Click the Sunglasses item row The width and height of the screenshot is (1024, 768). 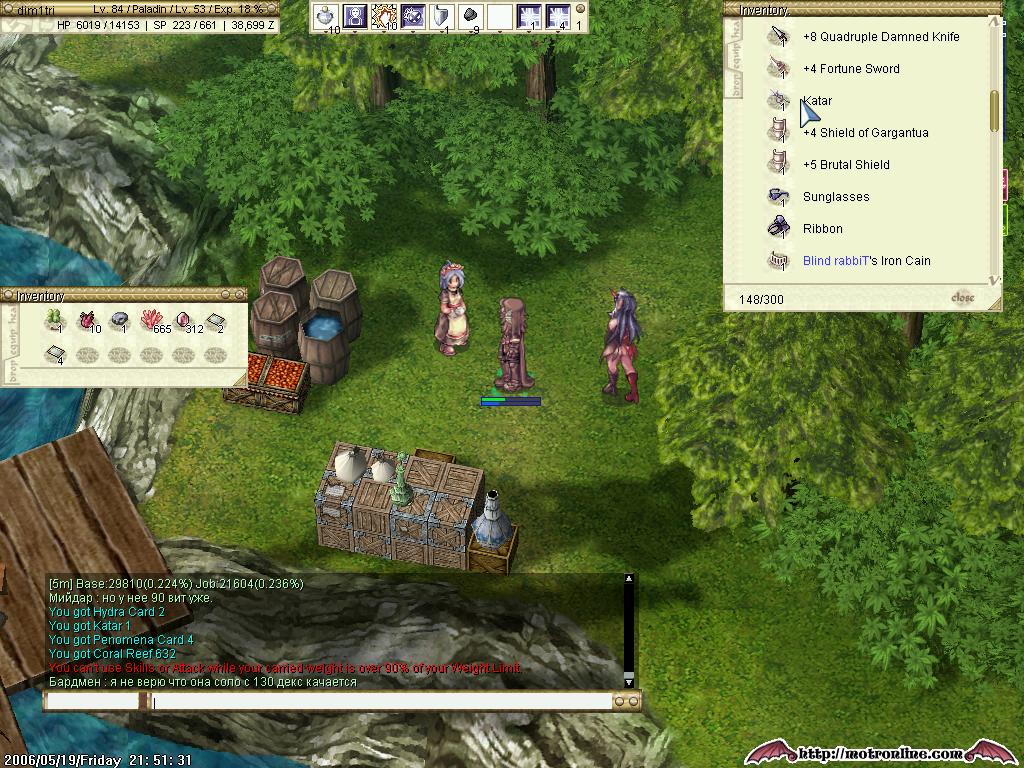point(835,197)
